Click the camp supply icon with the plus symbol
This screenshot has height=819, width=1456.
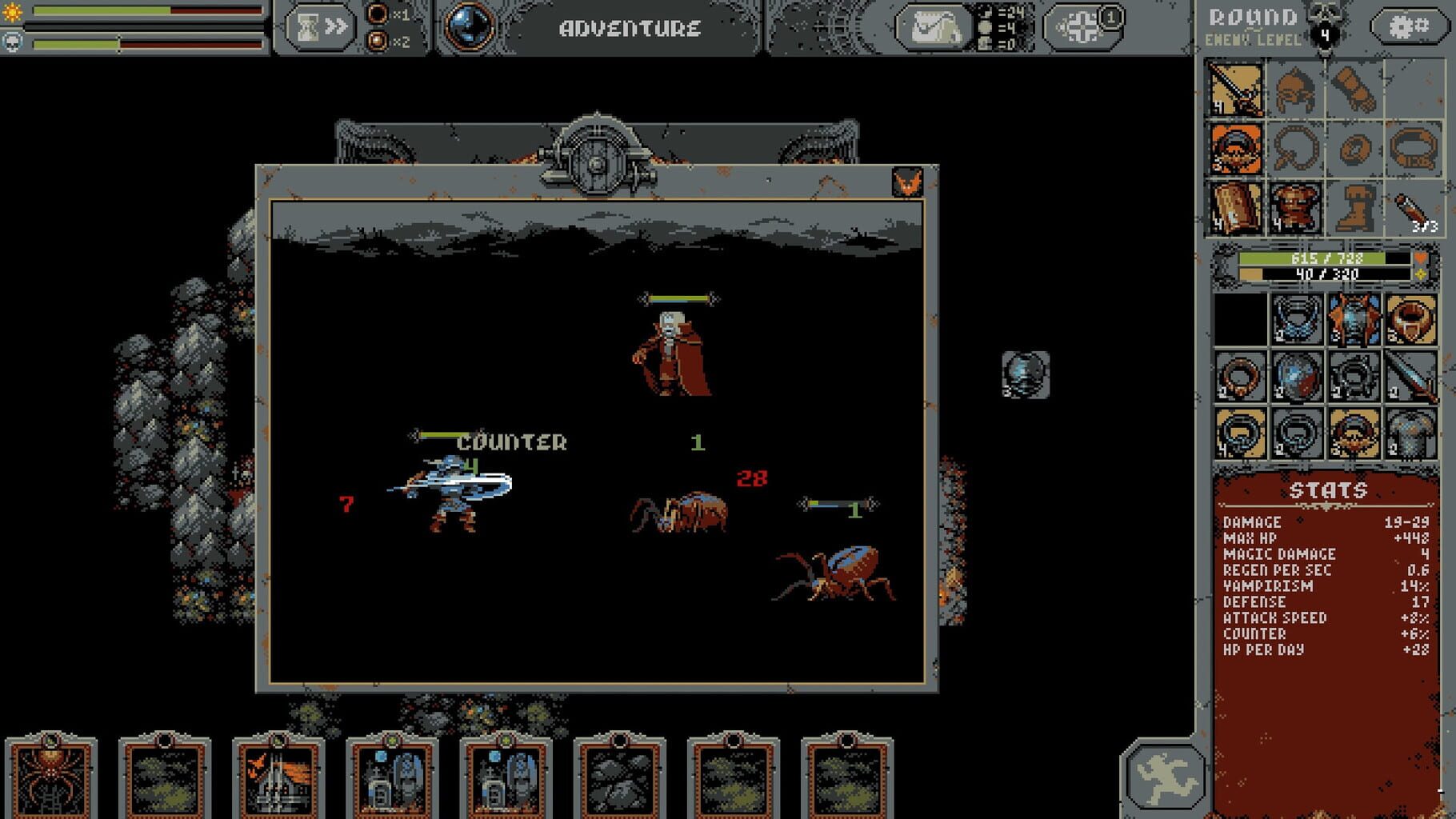pos(1082,26)
